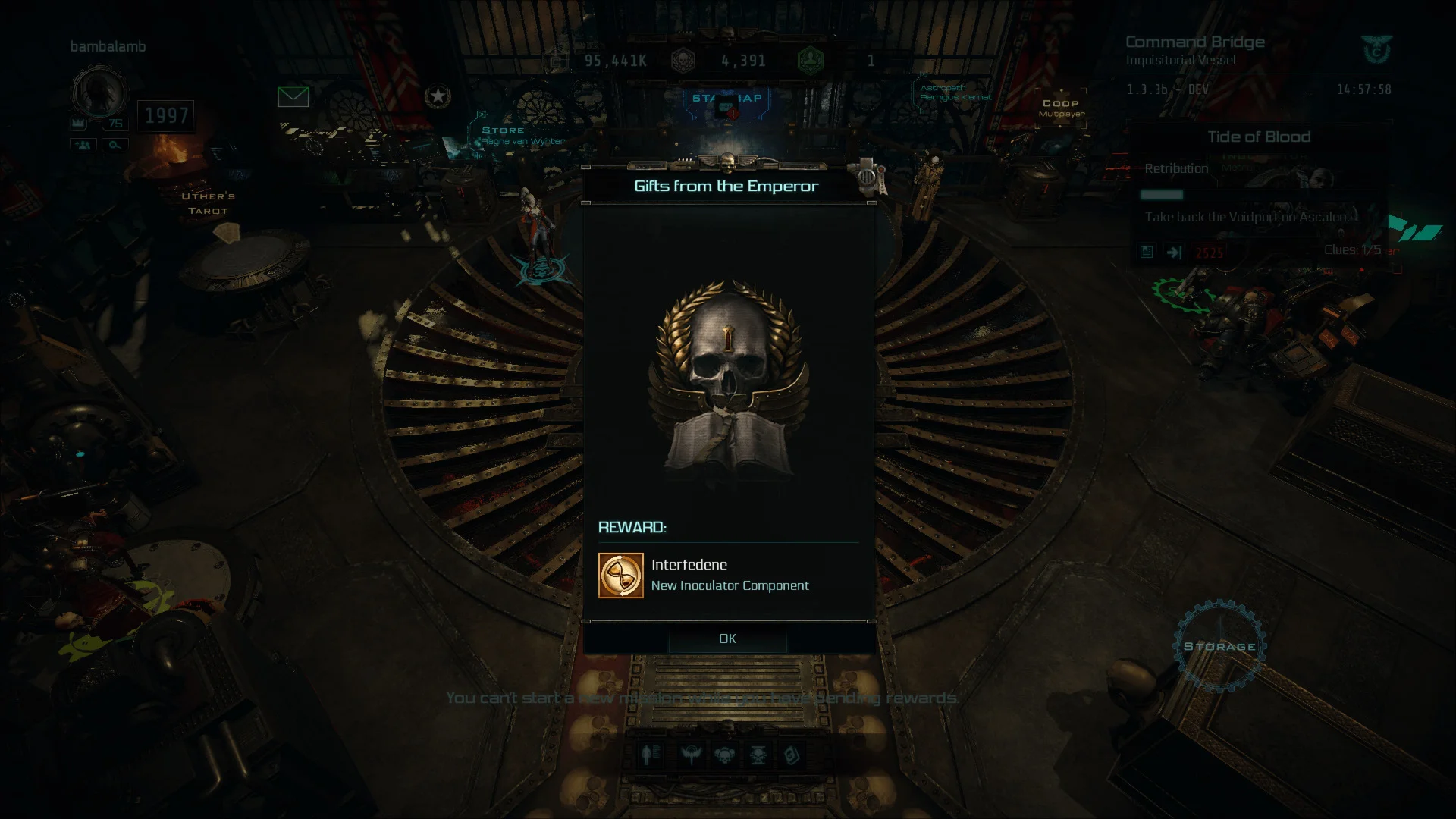Confirm the reward with the OK button
Screen dimensions: 1456x819
pyautogui.click(x=727, y=639)
